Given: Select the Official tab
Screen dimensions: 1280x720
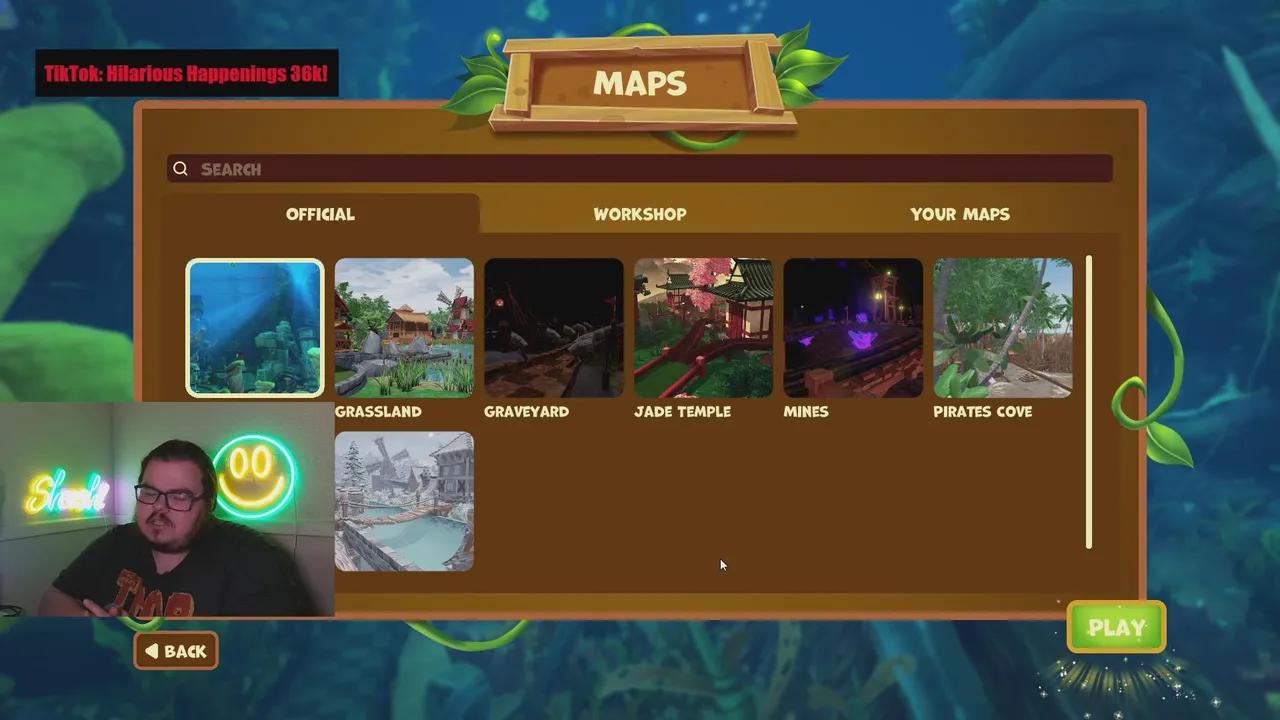Looking at the screenshot, I should click(320, 214).
